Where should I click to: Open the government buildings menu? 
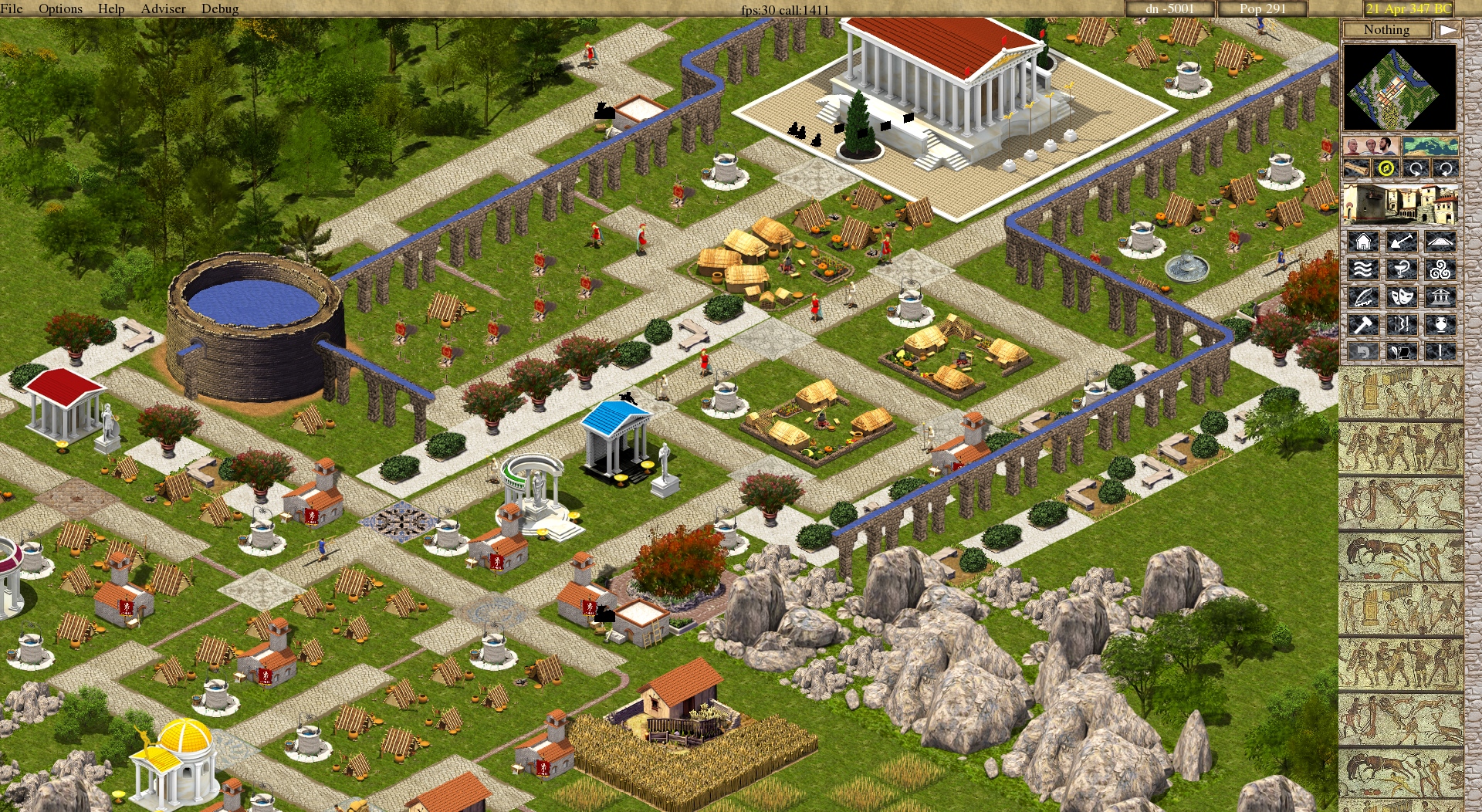pos(1439,297)
